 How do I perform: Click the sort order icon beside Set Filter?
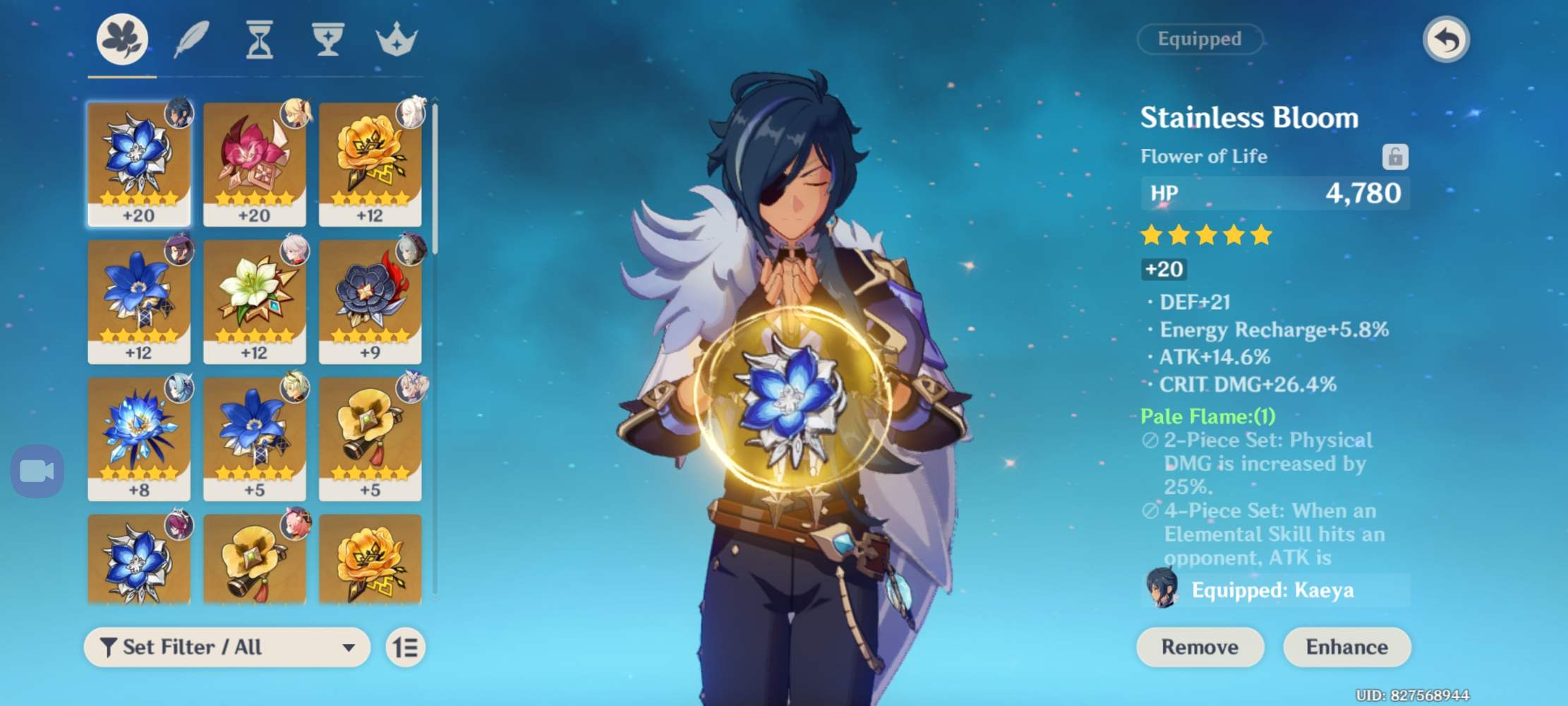406,647
